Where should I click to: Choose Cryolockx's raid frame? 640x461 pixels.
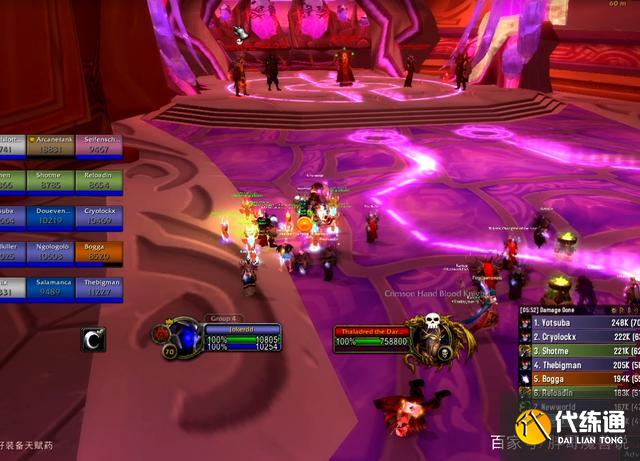tap(98, 216)
